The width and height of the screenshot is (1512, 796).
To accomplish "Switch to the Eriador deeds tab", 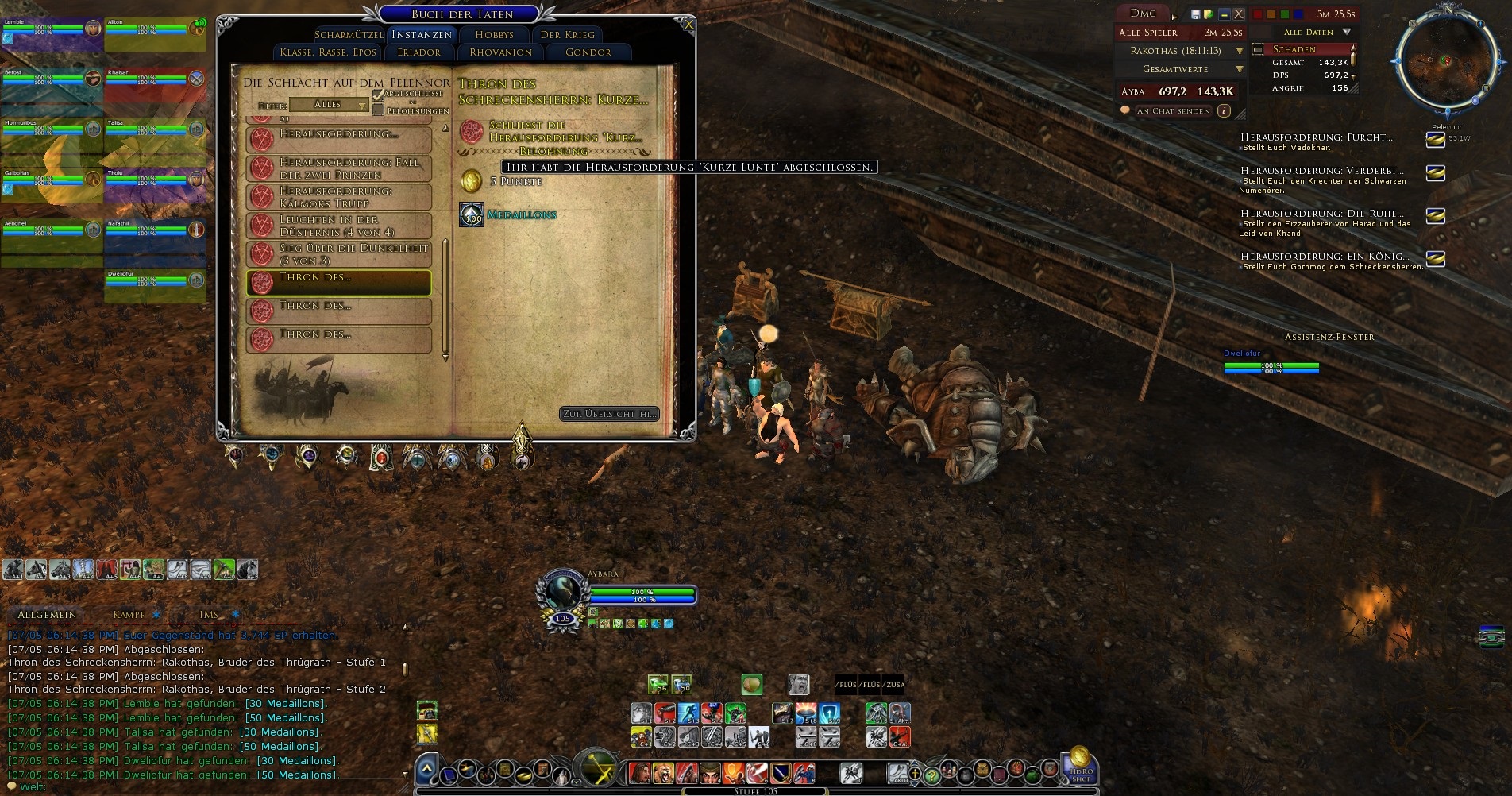I will 418,52.
